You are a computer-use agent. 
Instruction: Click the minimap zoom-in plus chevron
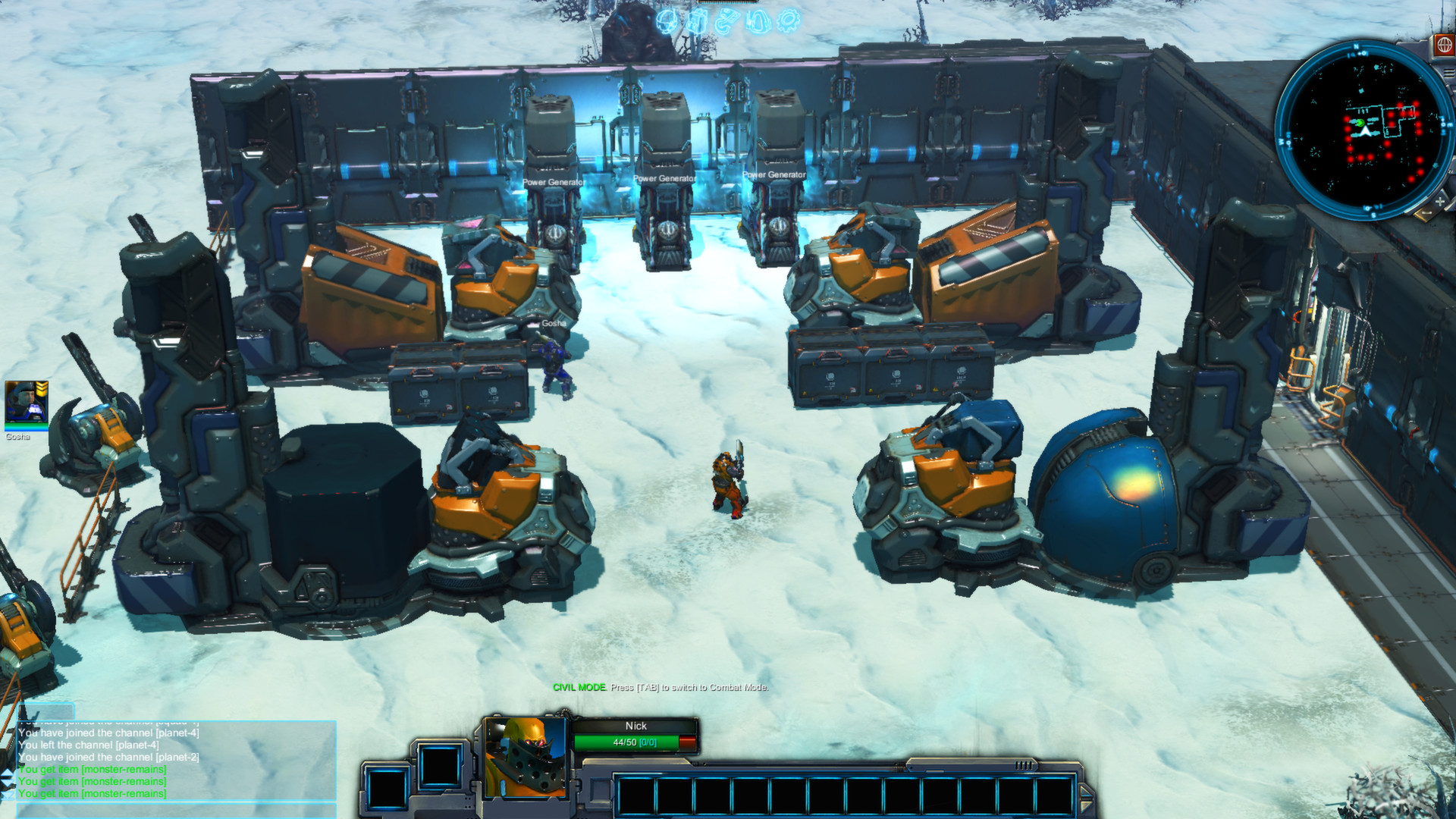(1439, 201)
